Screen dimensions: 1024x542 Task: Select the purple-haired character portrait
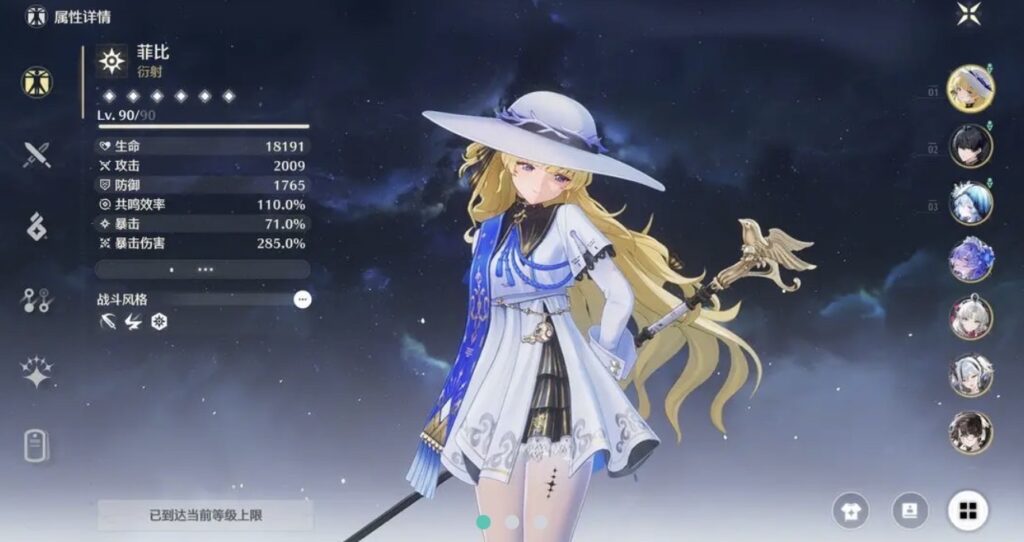(x=970, y=260)
